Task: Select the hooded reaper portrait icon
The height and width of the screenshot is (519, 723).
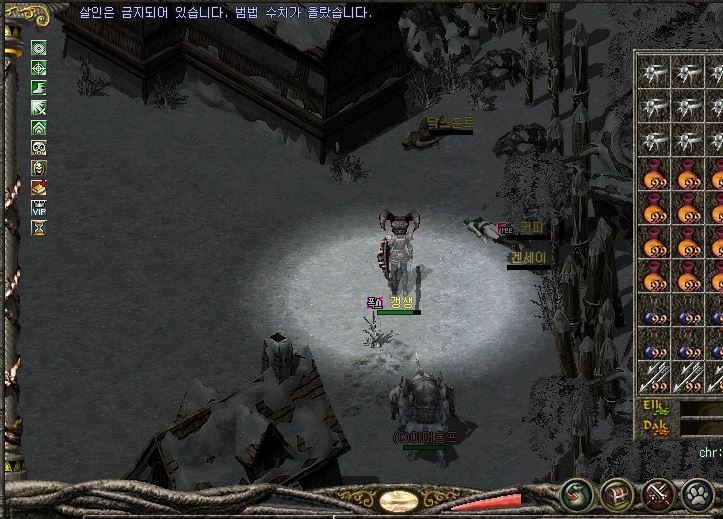Action: tap(39, 167)
